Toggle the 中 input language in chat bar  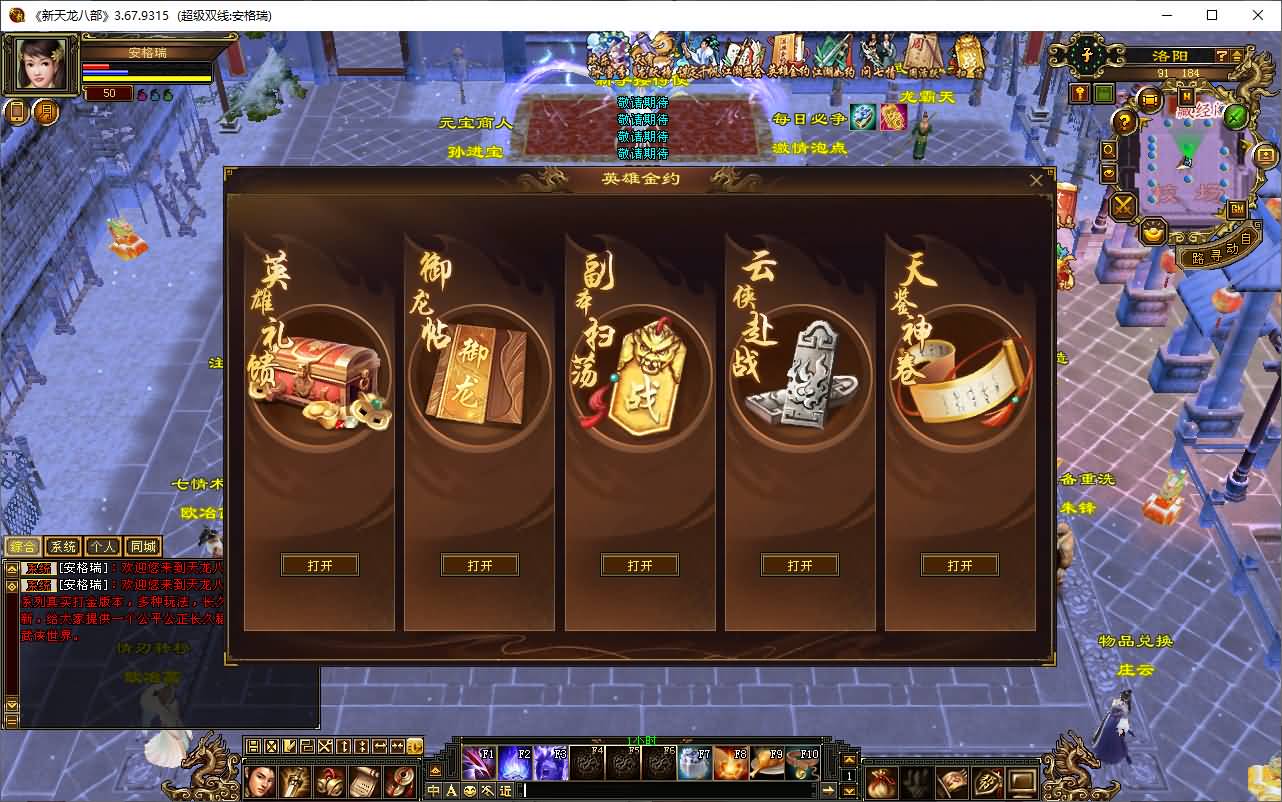click(x=436, y=790)
